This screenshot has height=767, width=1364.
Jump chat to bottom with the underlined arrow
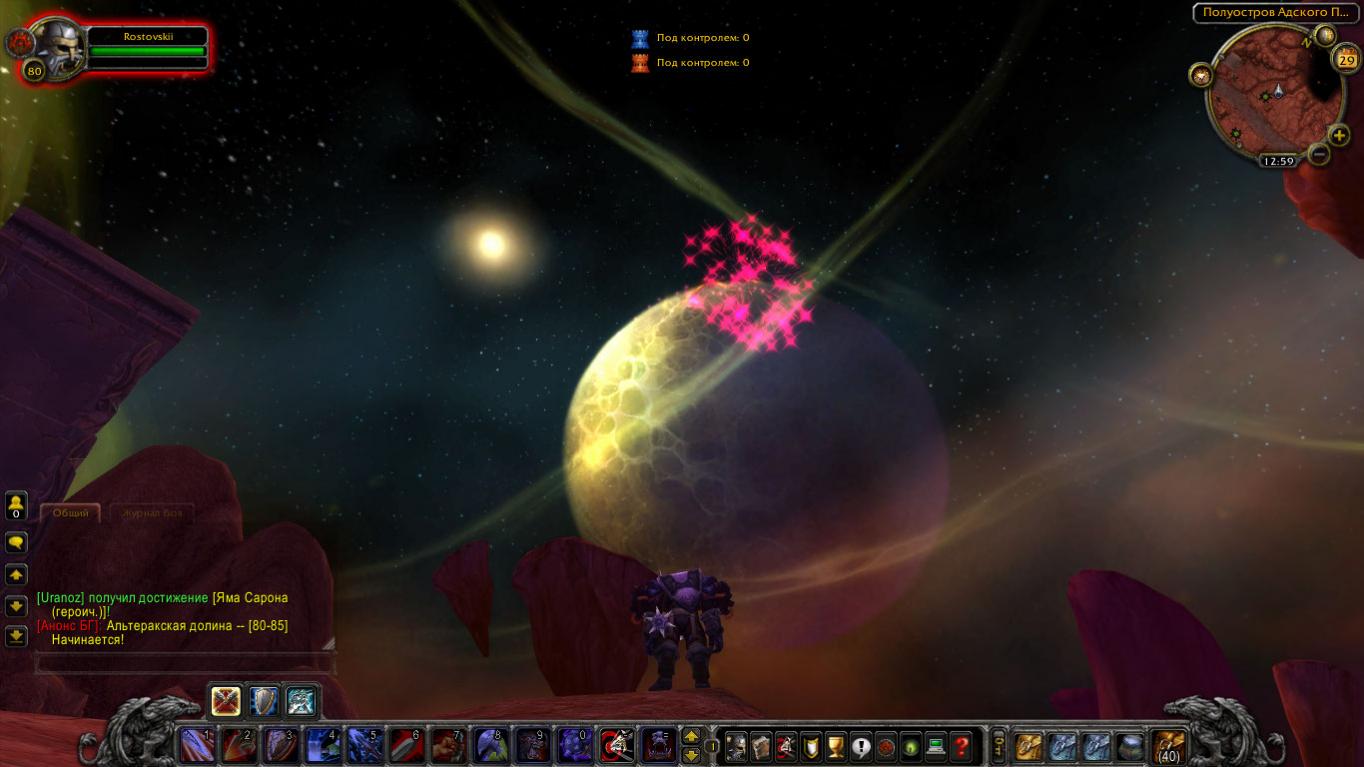click(16, 635)
